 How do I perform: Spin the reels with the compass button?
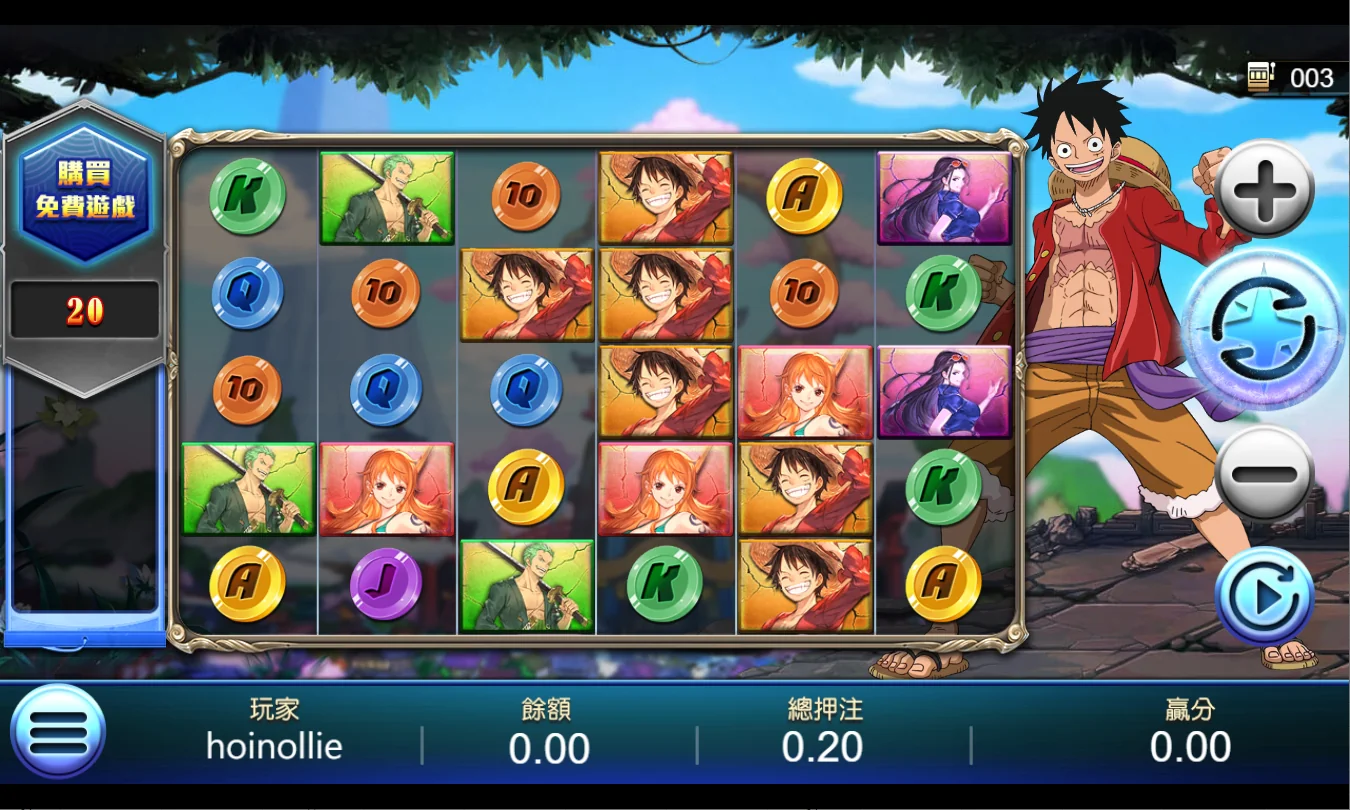pyautogui.click(x=1264, y=330)
